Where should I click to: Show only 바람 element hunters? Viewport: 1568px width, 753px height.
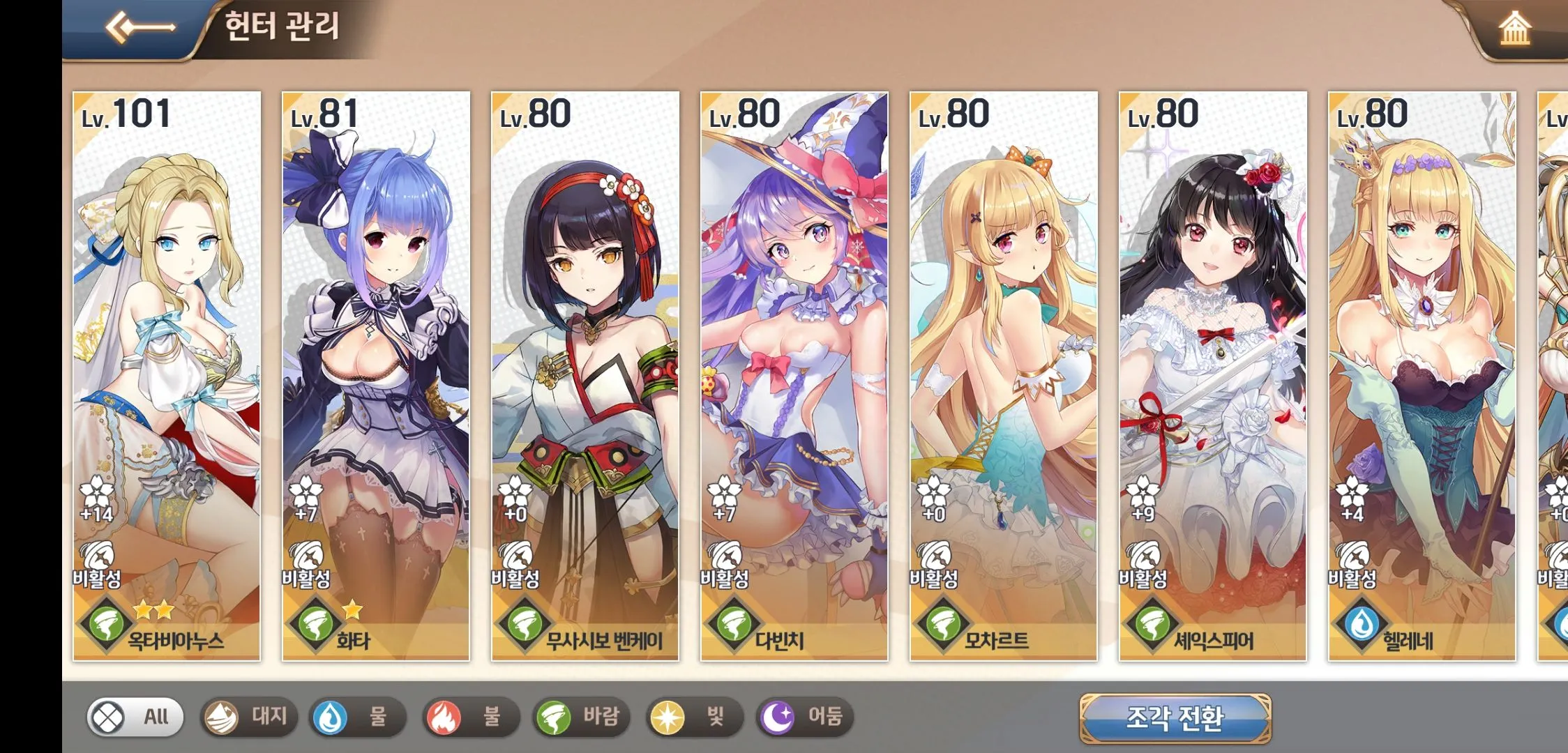[581, 717]
